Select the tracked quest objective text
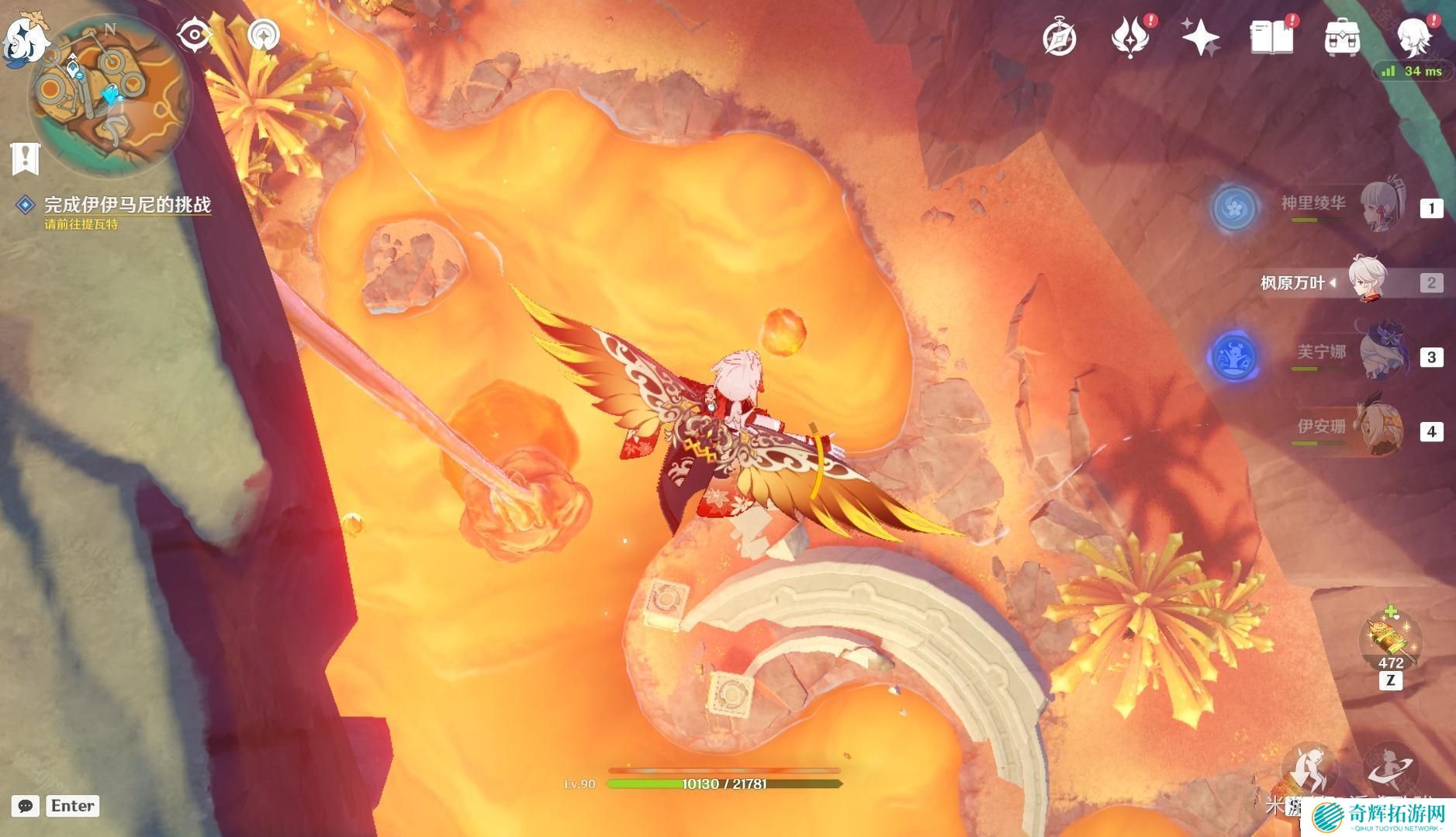The image size is (1456, 837). tap(127, 205)
